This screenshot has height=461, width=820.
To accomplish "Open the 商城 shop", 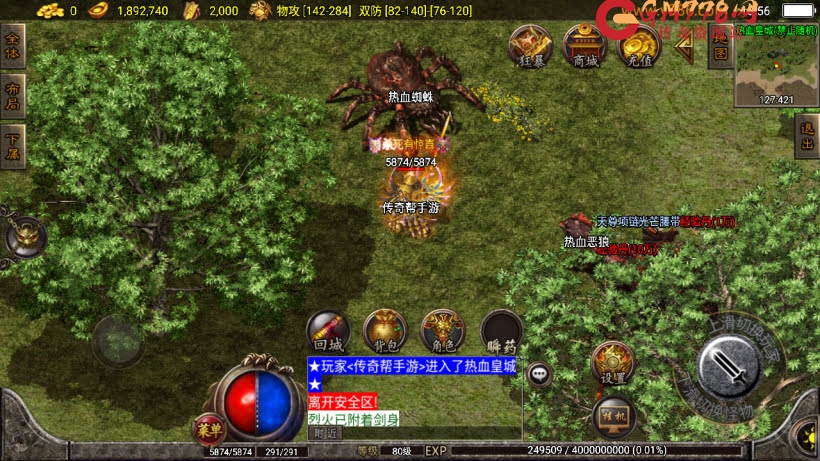I will click(585, 45).
